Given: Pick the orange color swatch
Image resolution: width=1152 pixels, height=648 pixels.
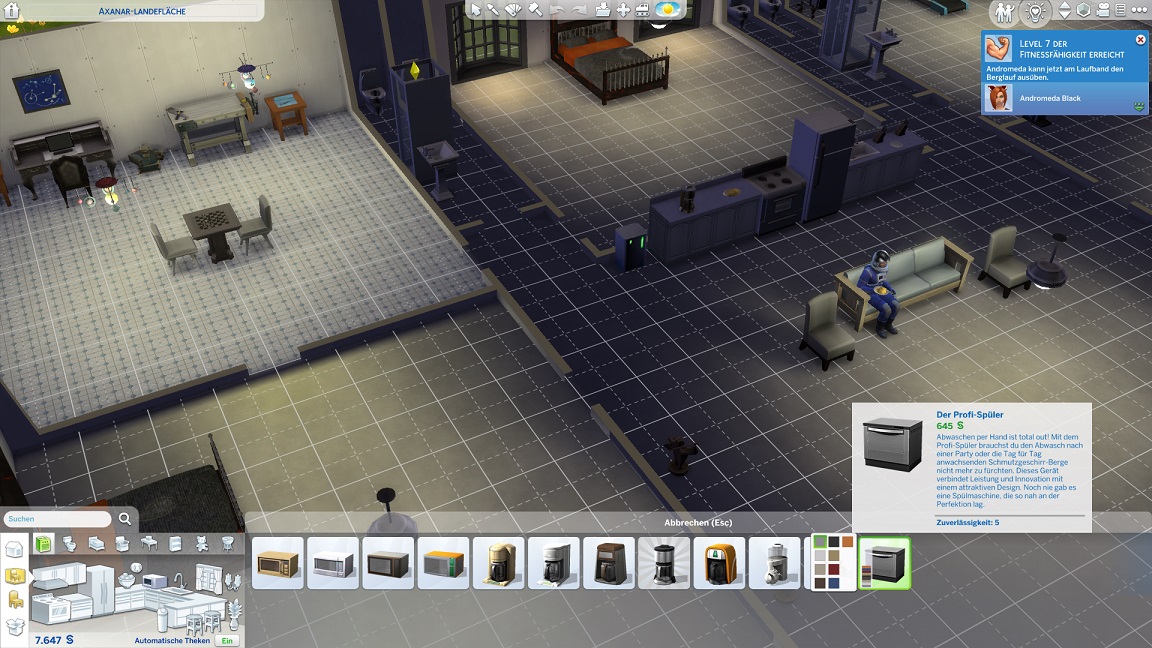Looking at the screenshot, I should pyautogui.click(x=848, y=542).
